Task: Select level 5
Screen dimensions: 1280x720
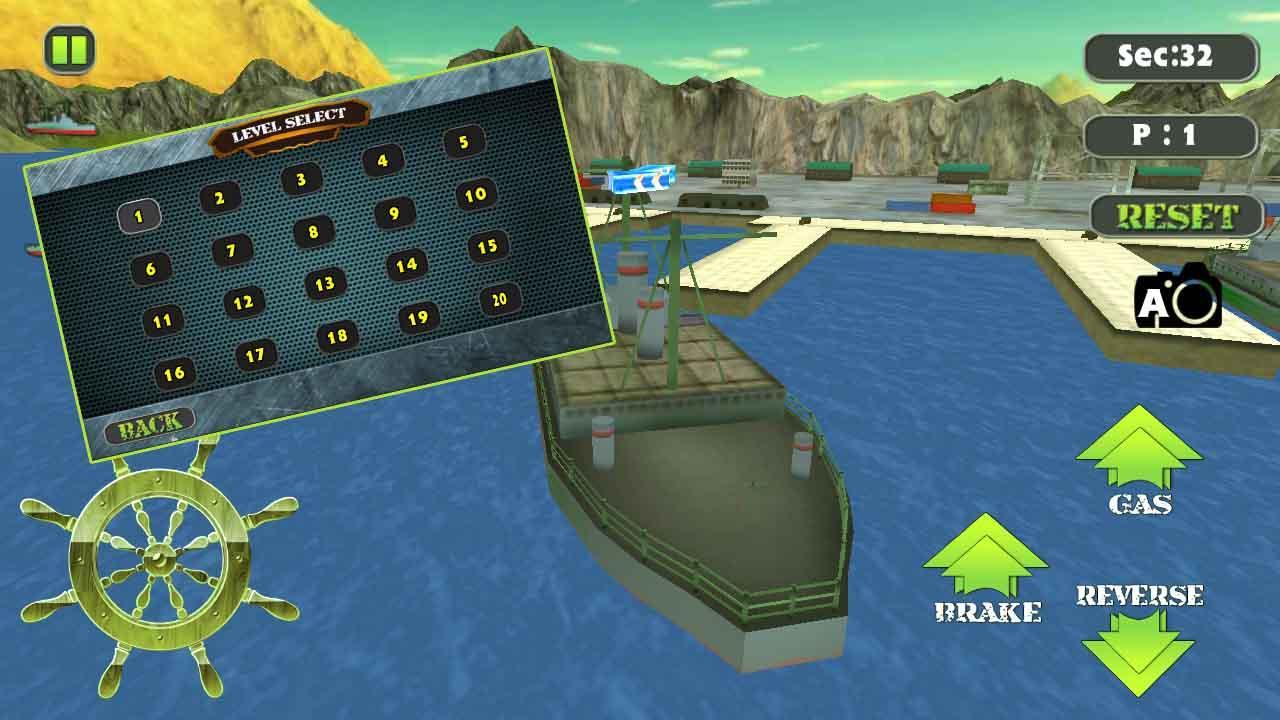Action: pos(461,140)
